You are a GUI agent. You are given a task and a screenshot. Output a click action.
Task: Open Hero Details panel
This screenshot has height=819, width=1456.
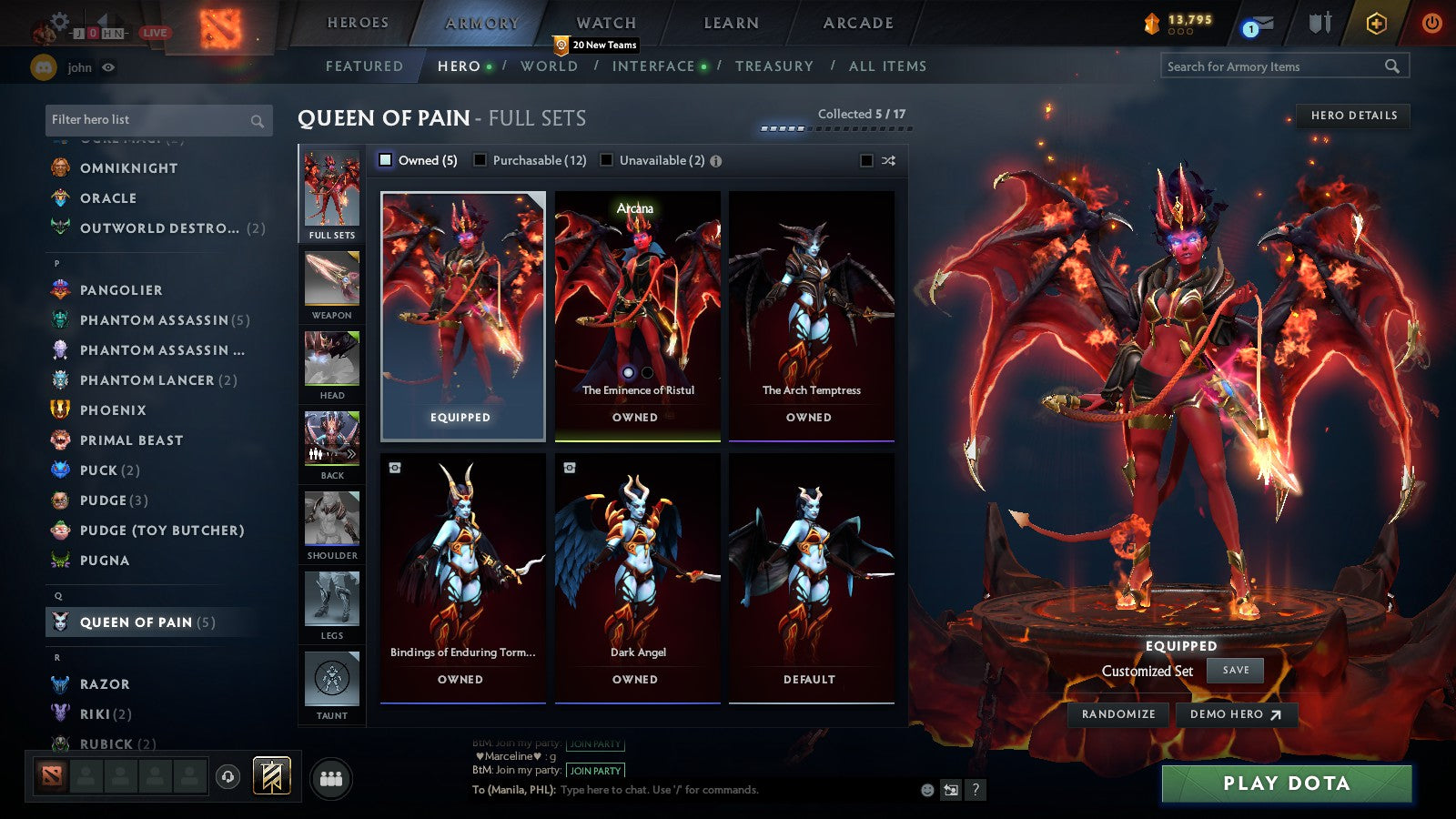click(x=1353, y=116)
